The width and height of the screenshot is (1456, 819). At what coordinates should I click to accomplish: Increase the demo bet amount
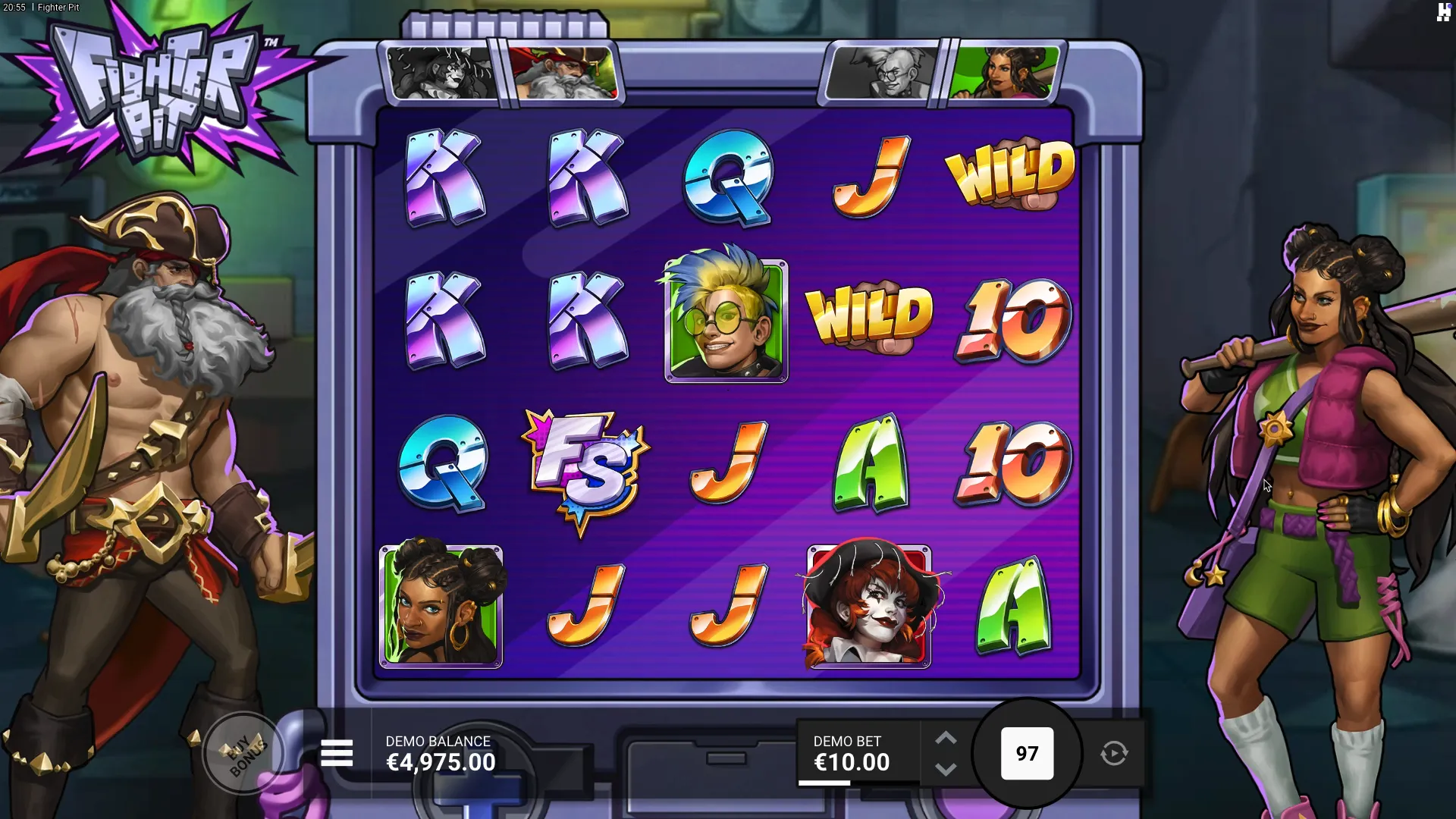946,738
